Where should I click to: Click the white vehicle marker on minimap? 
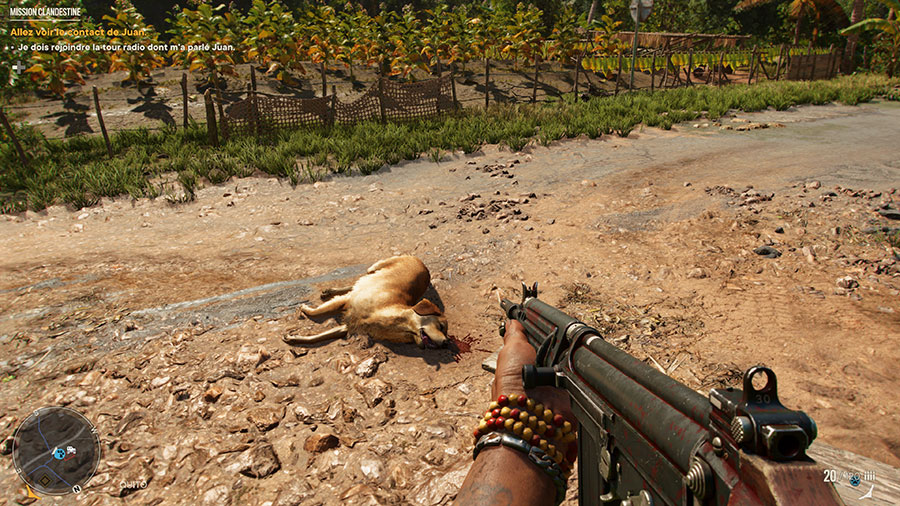(x=70, y=451)
